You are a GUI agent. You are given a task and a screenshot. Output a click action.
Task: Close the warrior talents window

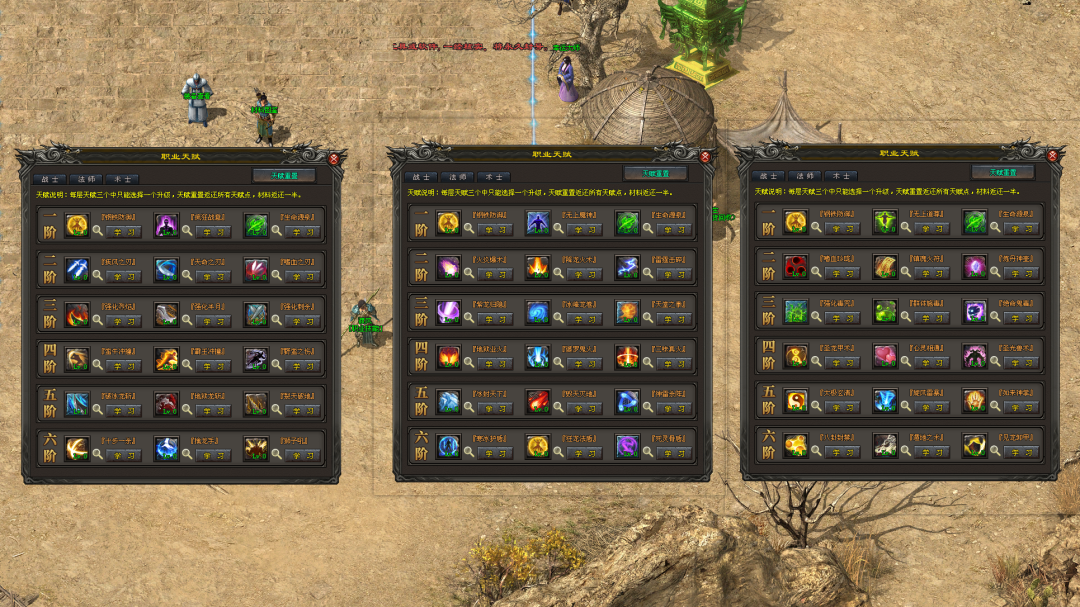334,158
